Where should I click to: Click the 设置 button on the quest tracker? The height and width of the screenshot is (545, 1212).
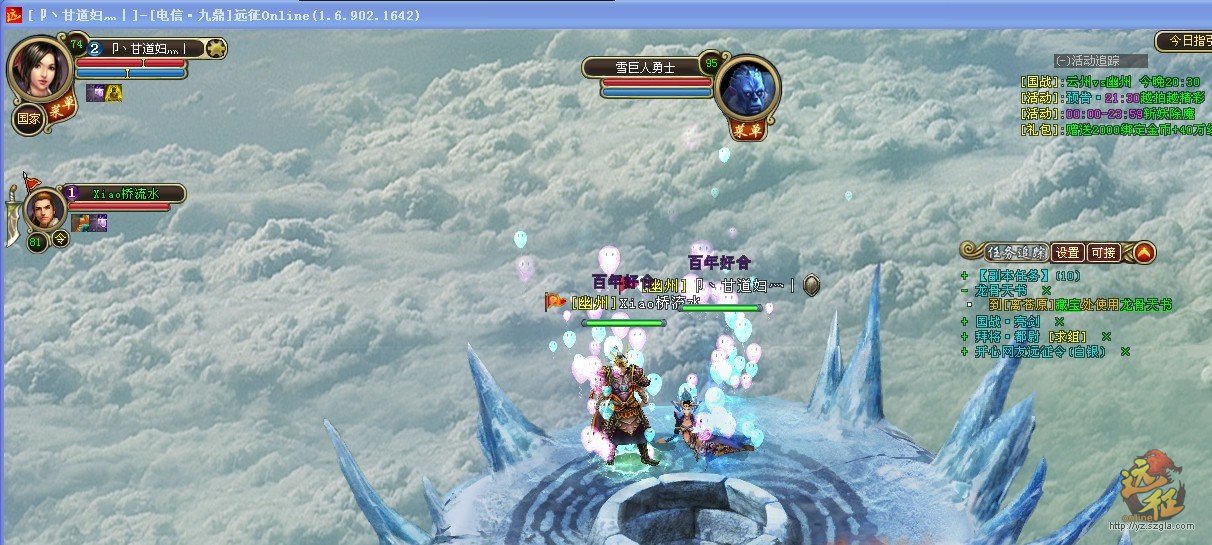1068,252
